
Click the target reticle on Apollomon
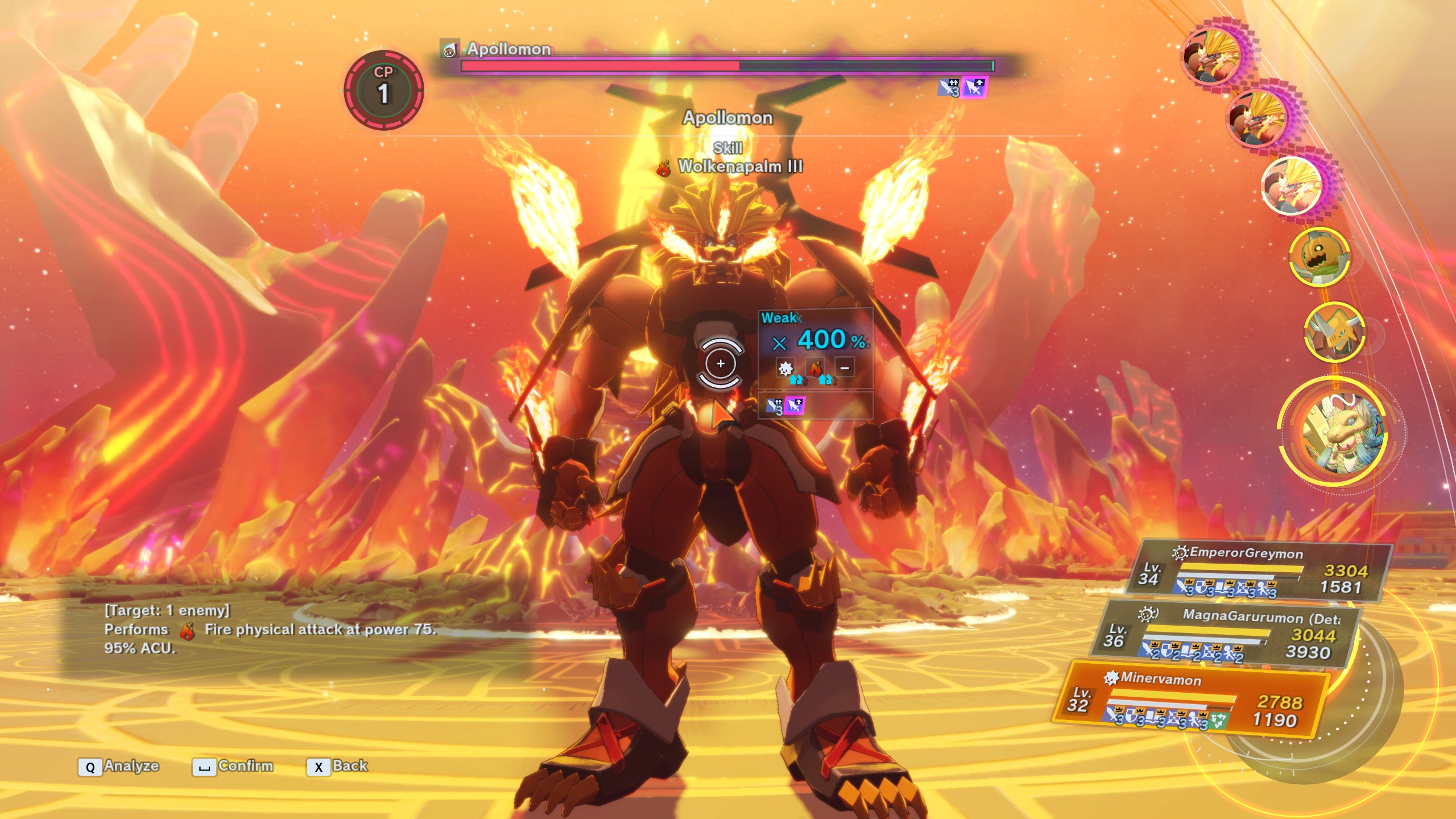point(720,364)
